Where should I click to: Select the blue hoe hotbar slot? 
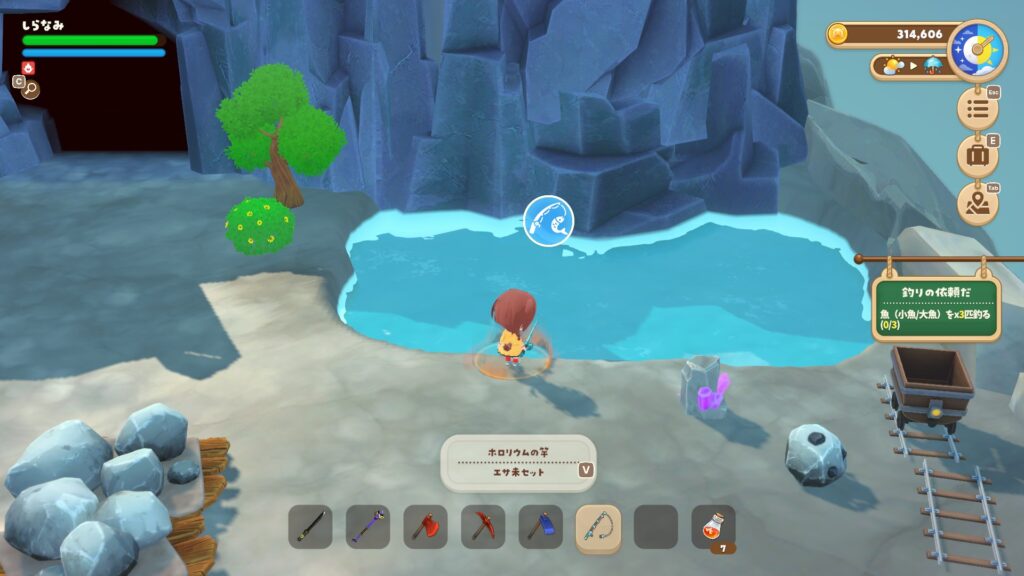point(541,526)
